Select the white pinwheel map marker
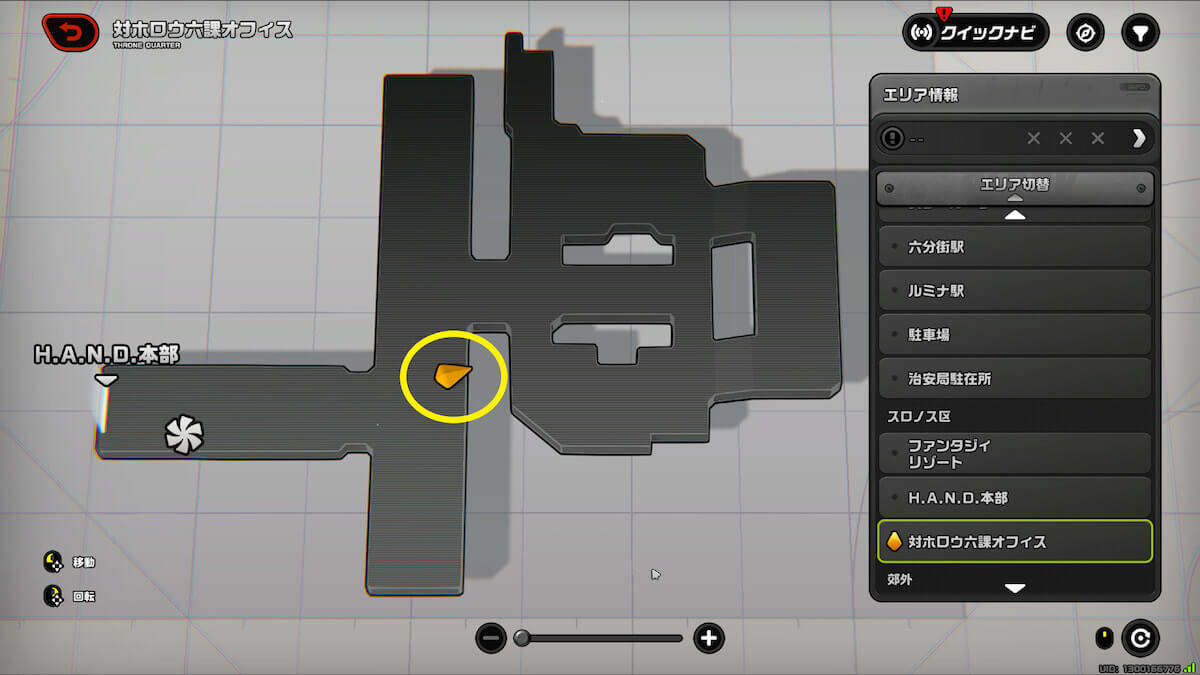1200x675 pixels. pyautogui.click(x=184, y=435)
